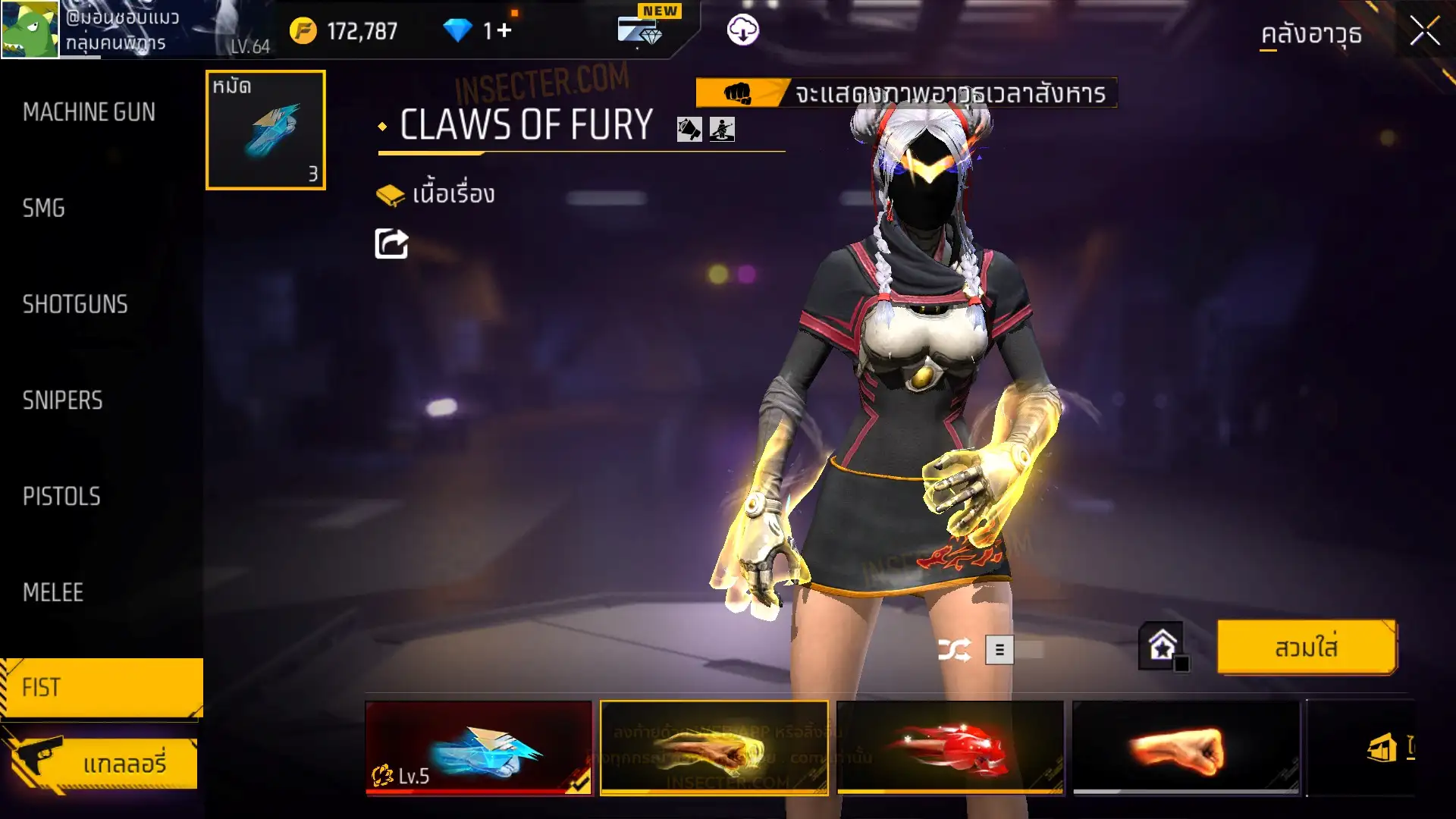Viewport: 1456px width, 819px height.
Task: Select the blue Lv.5 fist skin
Action: coord(479,748)
